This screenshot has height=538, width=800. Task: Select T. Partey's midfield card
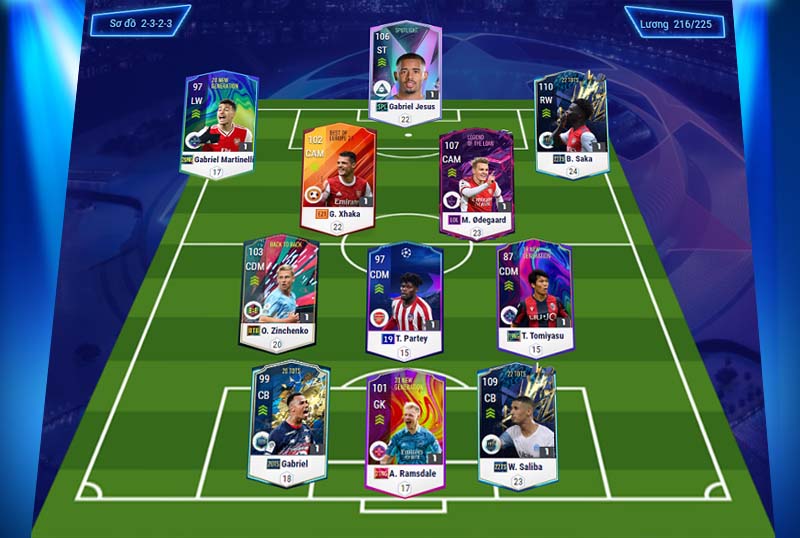(x=404, y=297)
